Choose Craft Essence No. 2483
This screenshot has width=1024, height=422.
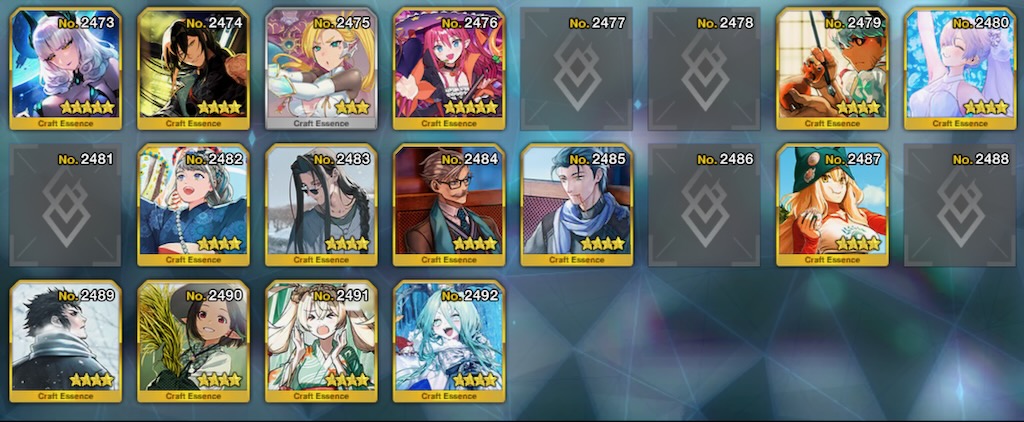tap(322, 205)
